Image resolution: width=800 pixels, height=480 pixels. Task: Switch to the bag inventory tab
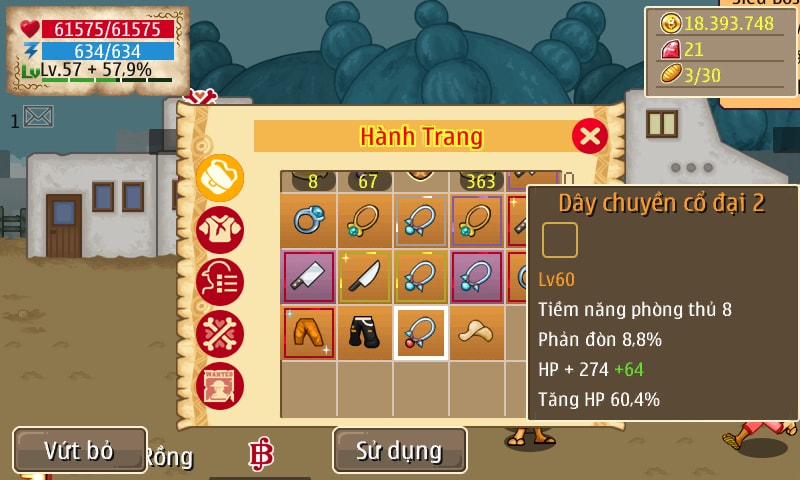click(220, 179)
